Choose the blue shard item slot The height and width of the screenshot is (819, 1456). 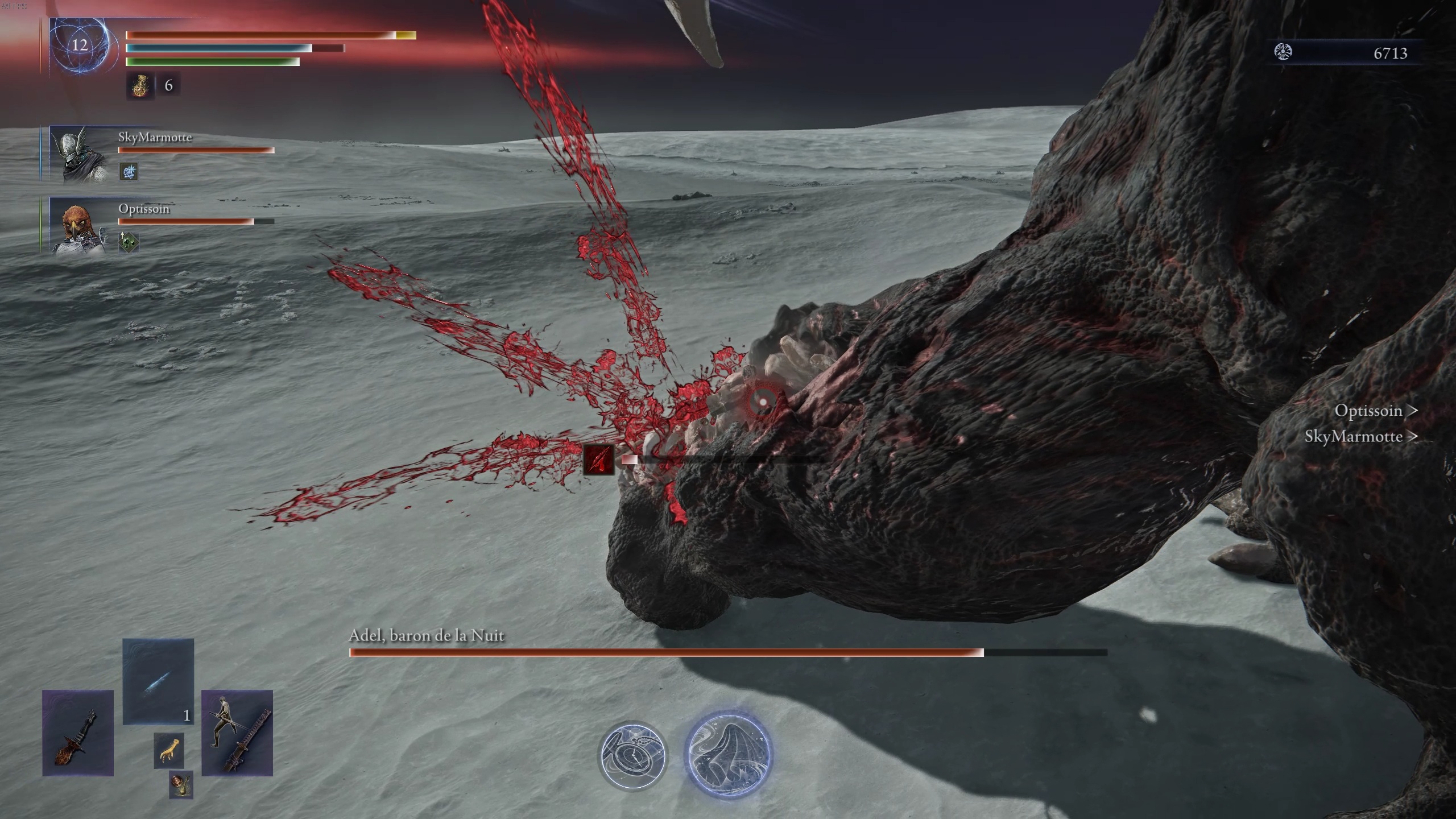tap(158, 681)
